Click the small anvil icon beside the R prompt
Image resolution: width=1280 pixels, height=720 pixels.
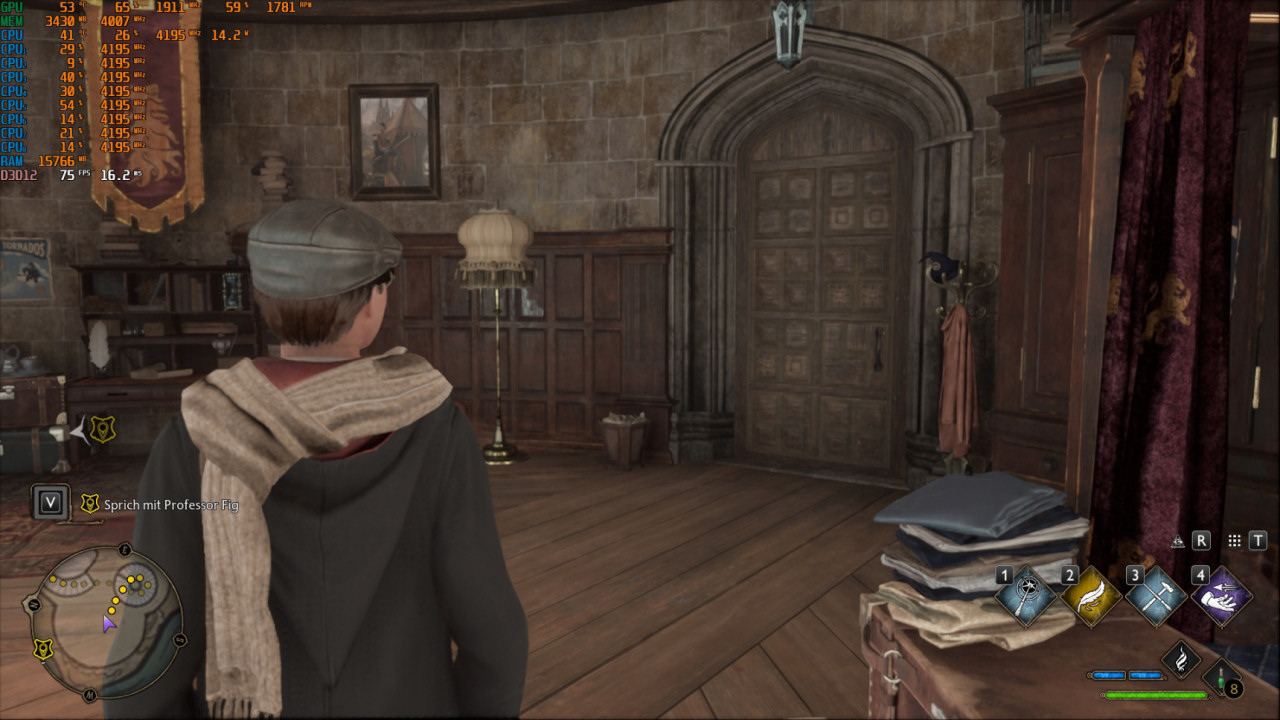coord(1179,541)
